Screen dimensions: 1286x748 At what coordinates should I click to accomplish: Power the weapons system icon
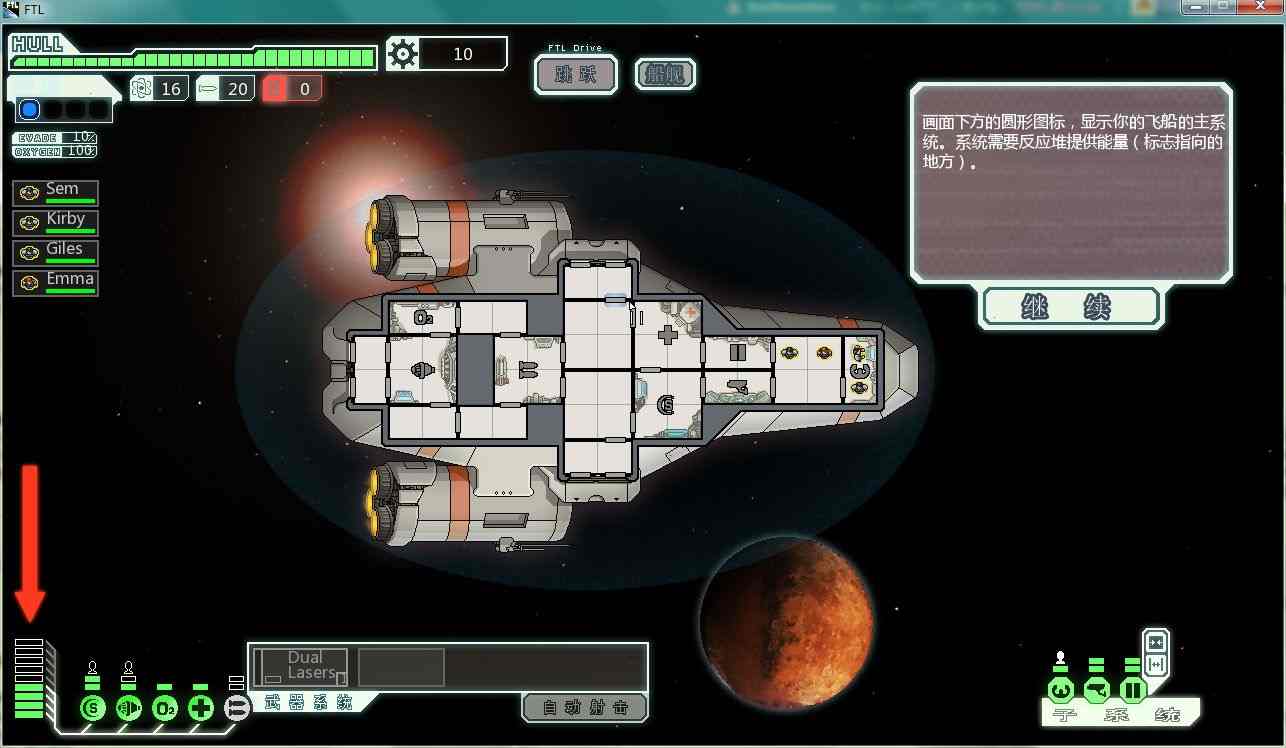tap(237, 709)
